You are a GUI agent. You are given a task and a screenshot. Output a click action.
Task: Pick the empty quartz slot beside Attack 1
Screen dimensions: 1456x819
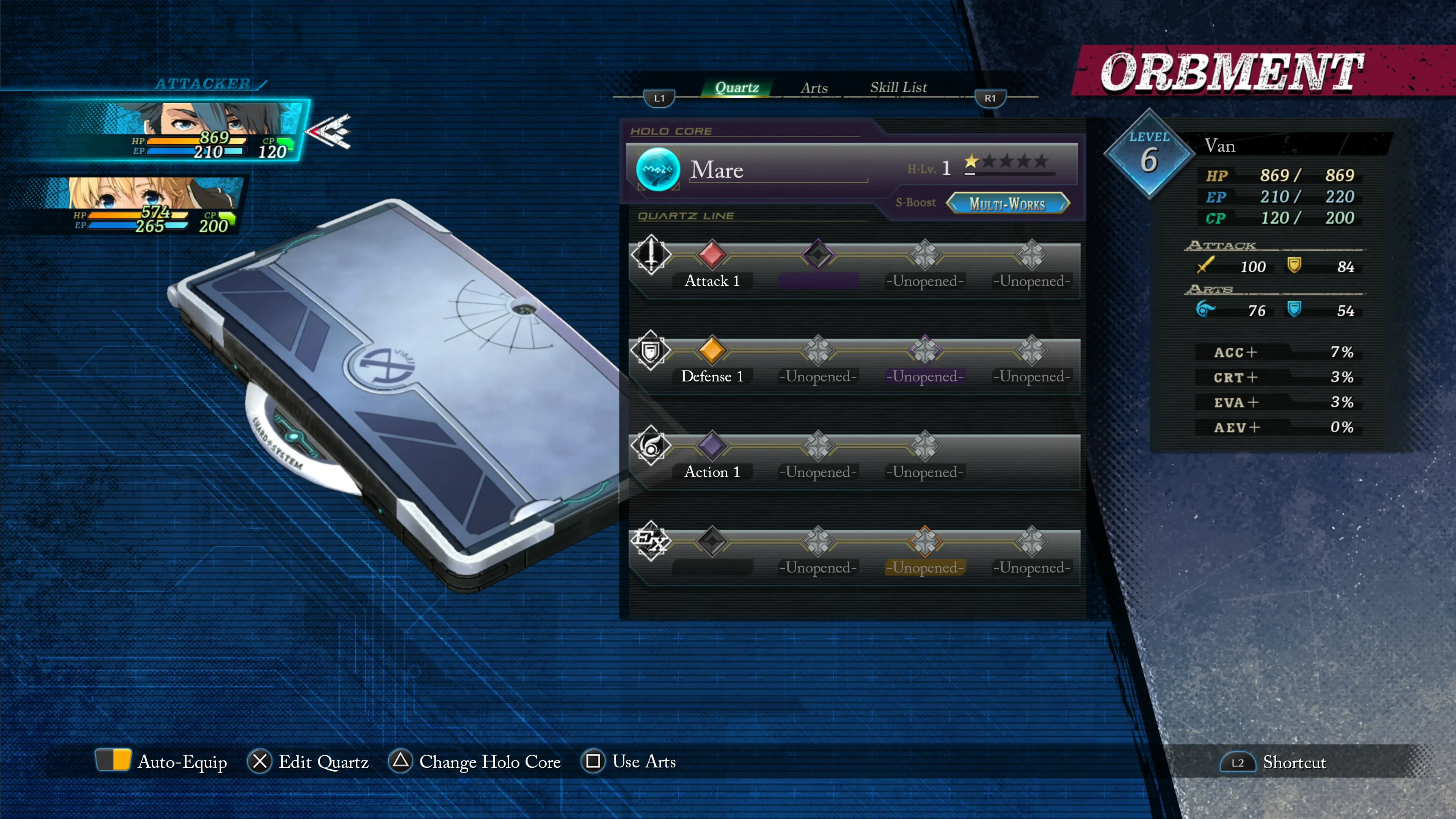818,255
